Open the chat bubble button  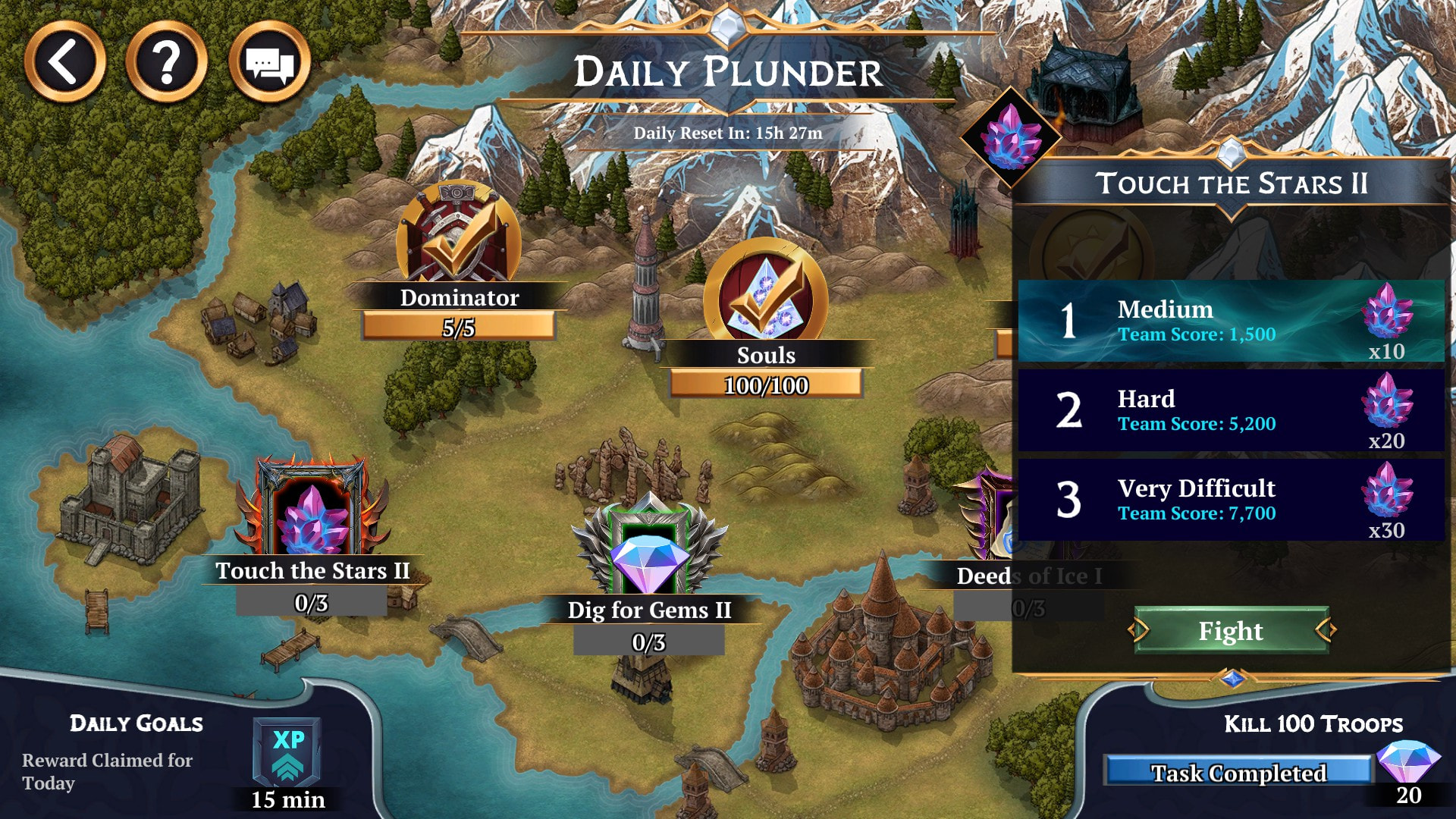pos(269,62)
